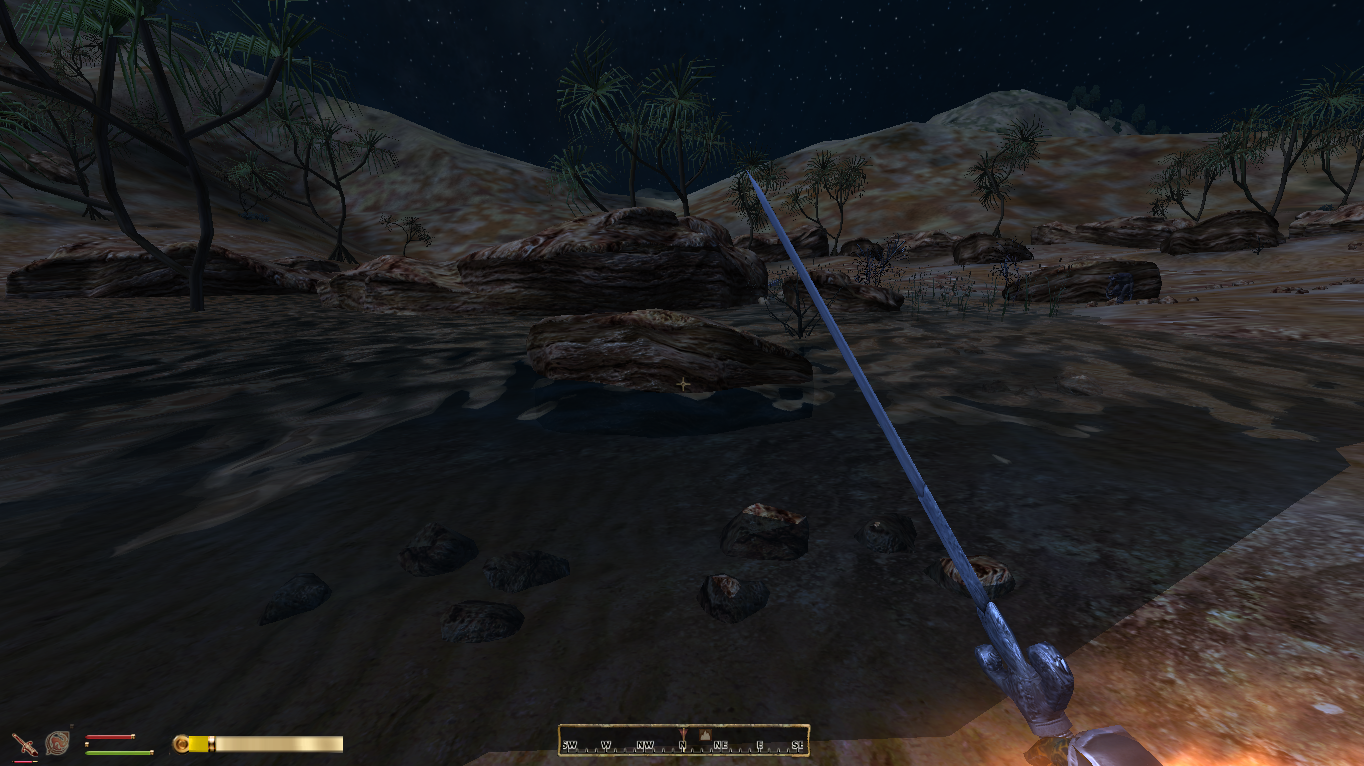Click the red quest arrow on the compass
Viewport: 1364px width, 766px height.
pos(683,735)
